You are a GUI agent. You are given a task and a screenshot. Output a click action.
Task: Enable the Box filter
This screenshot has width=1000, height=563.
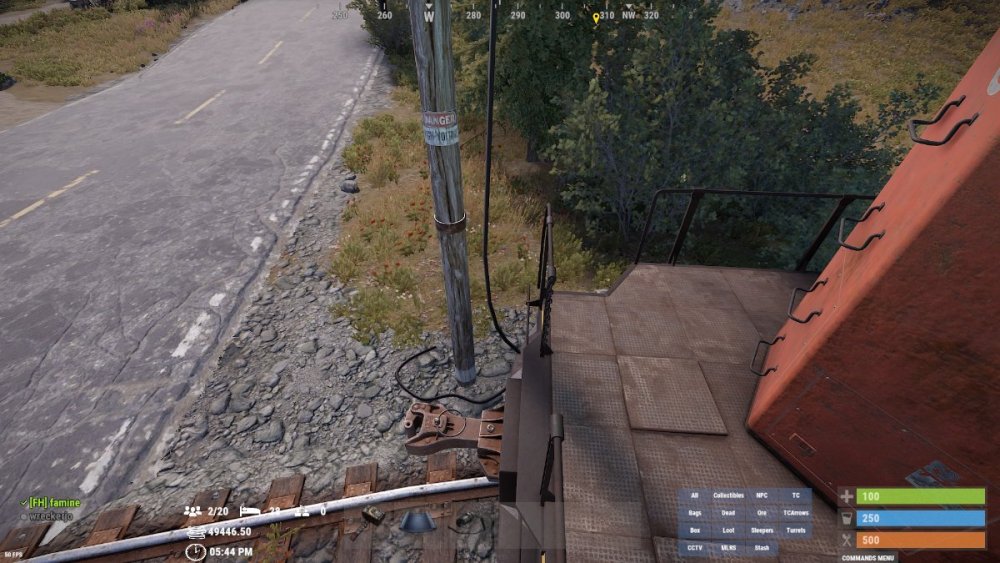pyautogui.click(x=695, y=531)
